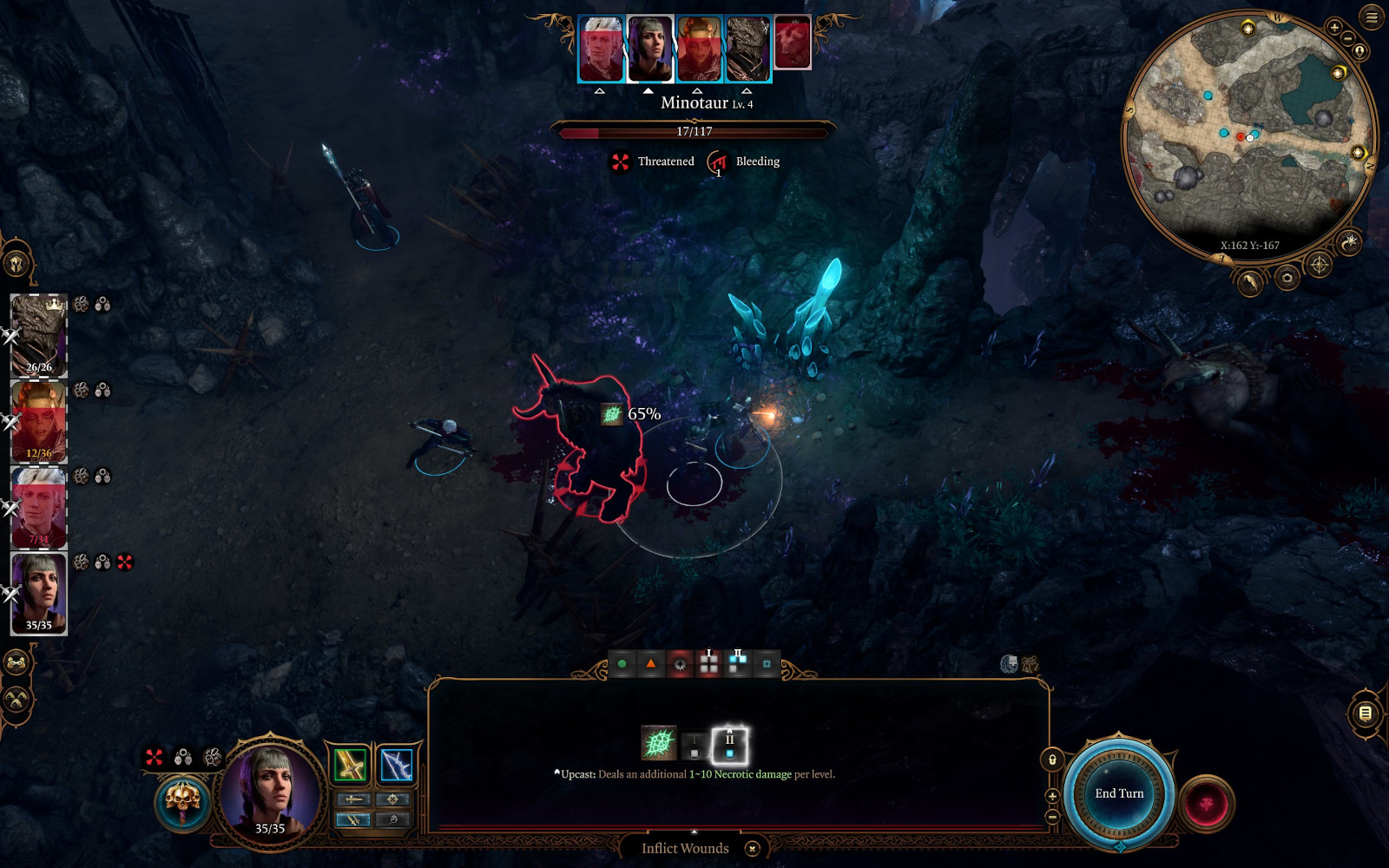Zoom out on the minimap
The width and height of the screenshot is (1389, 868).
1347,39
